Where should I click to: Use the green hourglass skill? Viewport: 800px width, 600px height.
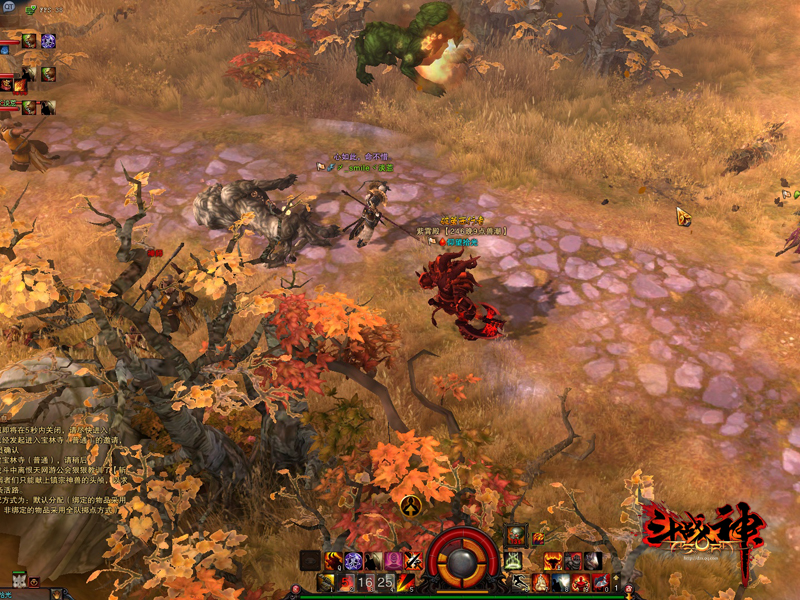click(x=513, y=560)
